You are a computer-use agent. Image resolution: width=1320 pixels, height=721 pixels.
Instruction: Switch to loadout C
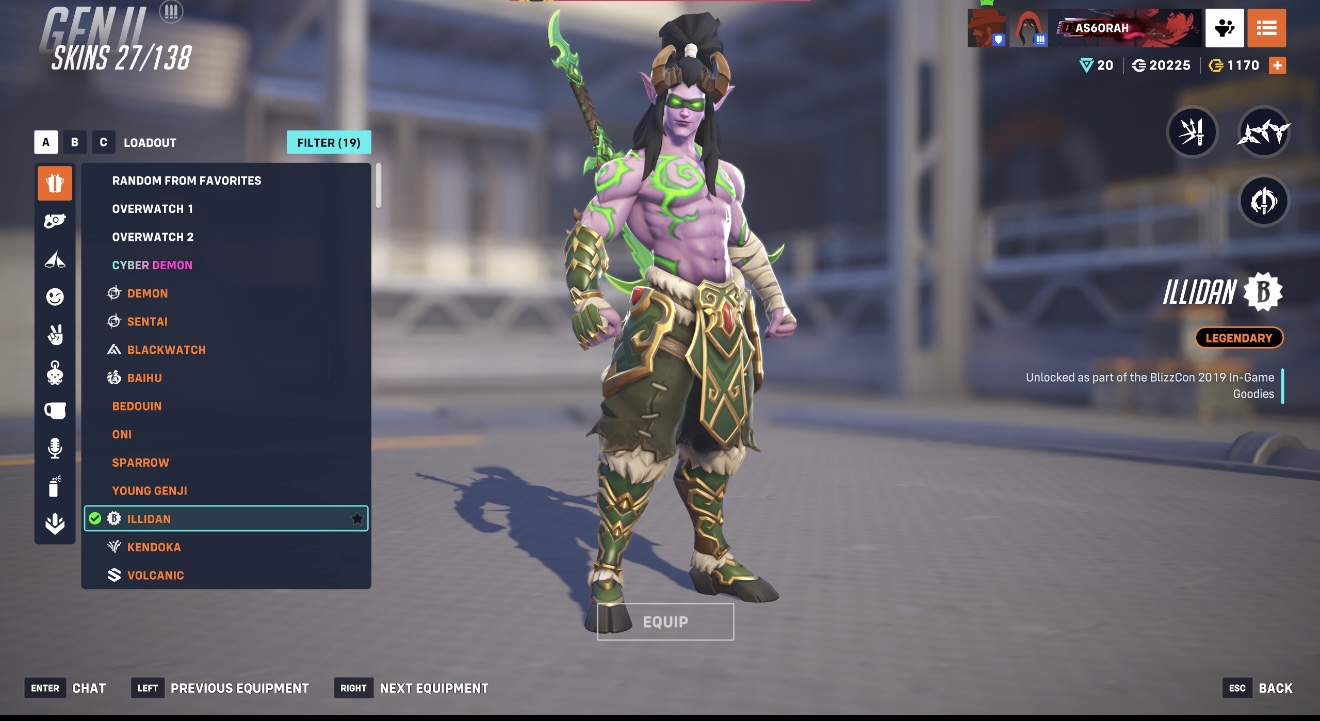103,142
